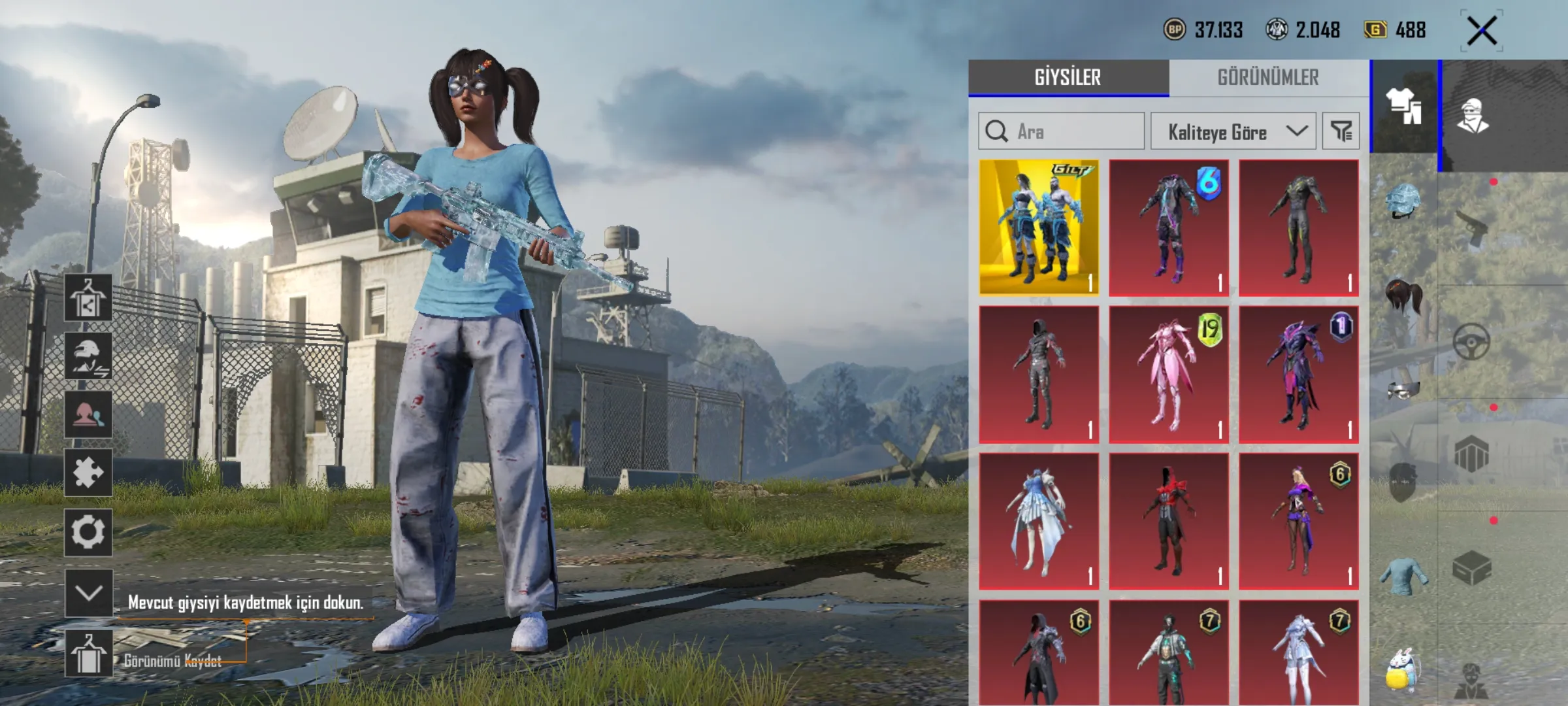Click the gear settings icon

pos(88,532)
